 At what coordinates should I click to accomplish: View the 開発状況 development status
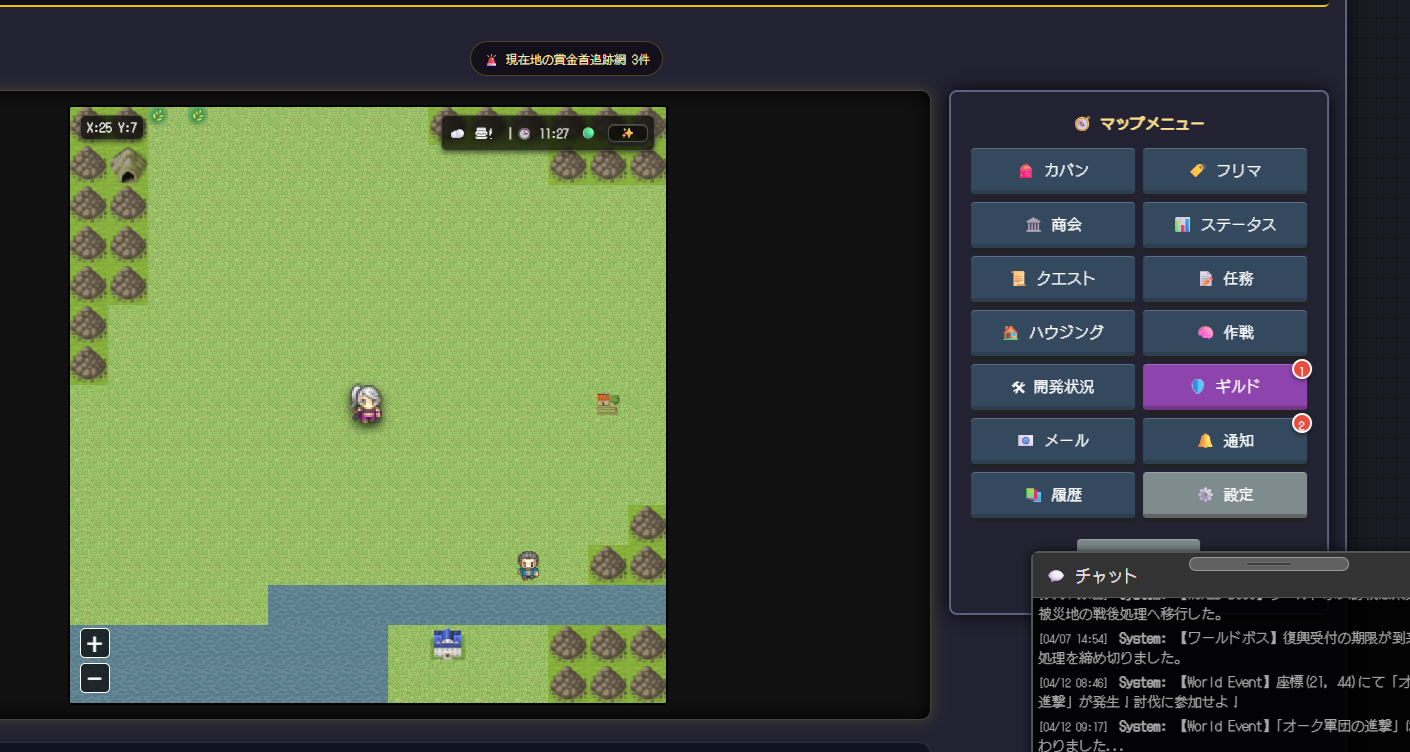click(x=1052, y=387)
